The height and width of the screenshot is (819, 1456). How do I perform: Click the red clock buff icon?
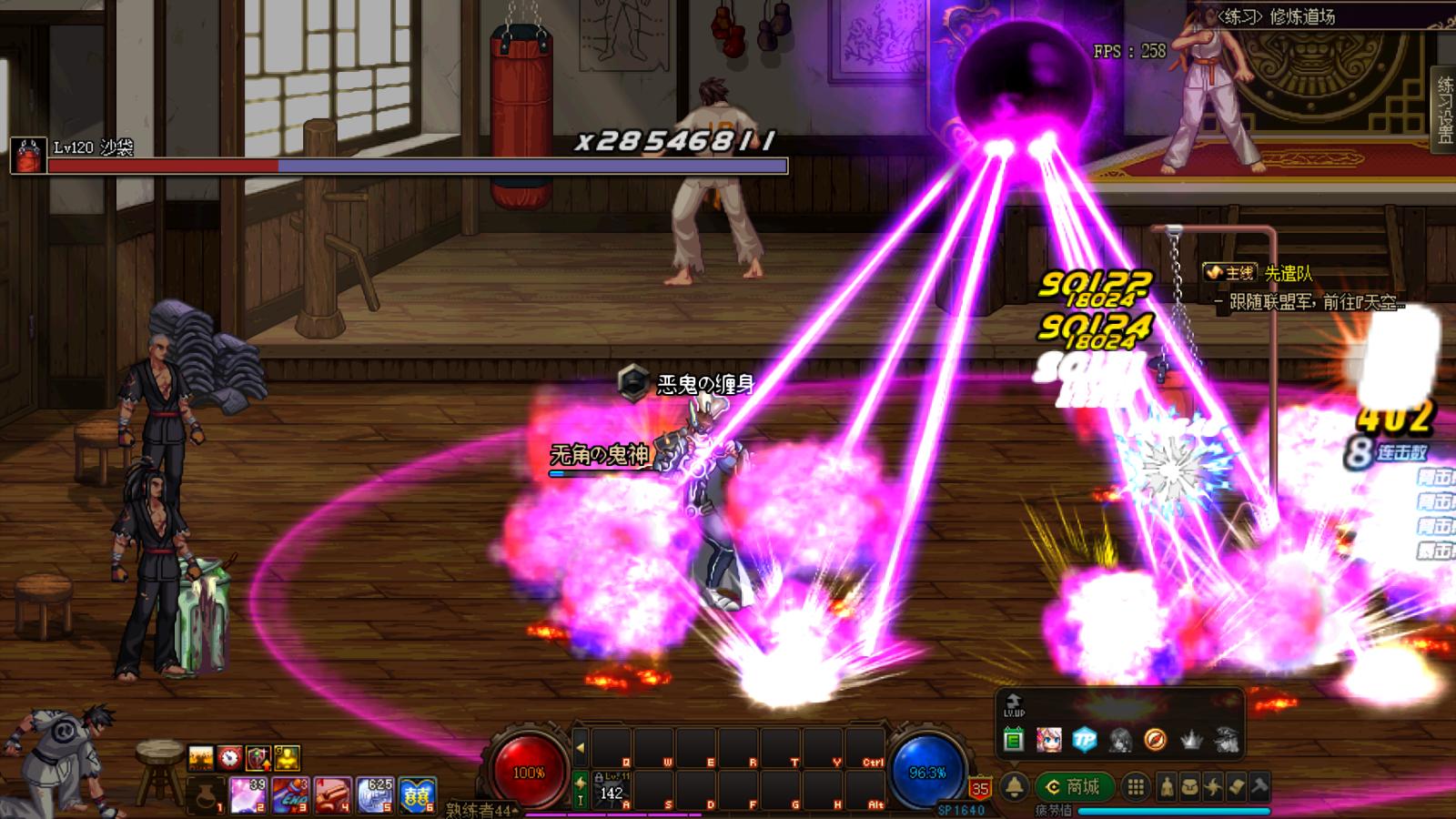pos(229,757)
